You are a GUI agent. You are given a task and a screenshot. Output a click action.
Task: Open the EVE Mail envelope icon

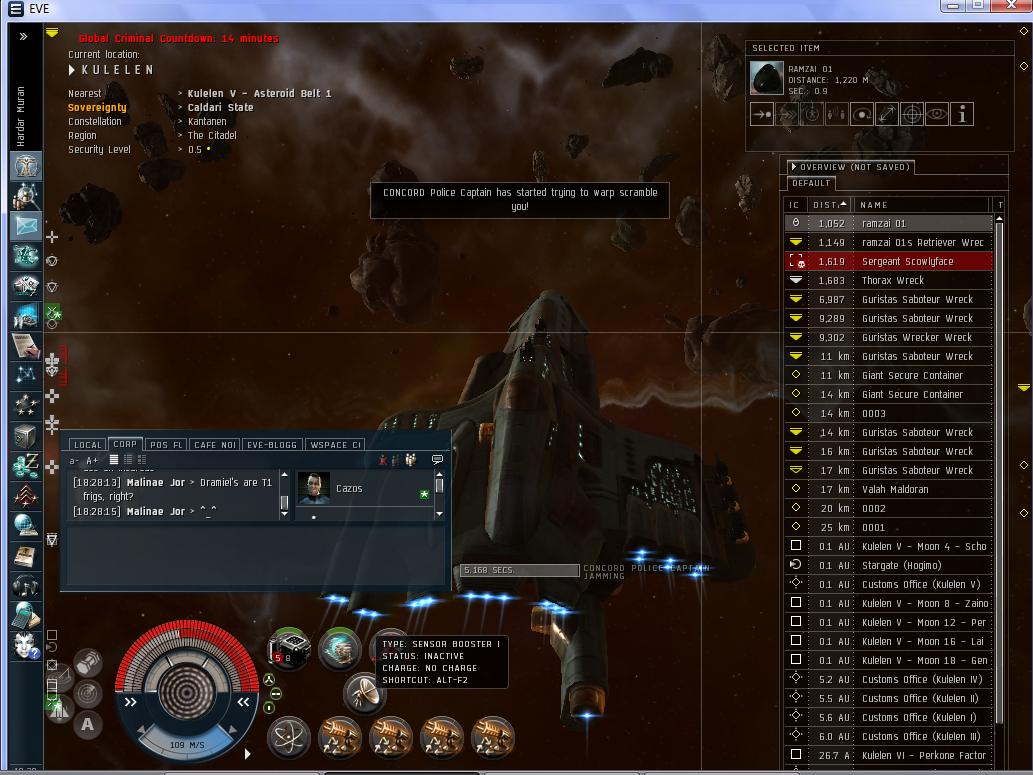pos(26,226)
